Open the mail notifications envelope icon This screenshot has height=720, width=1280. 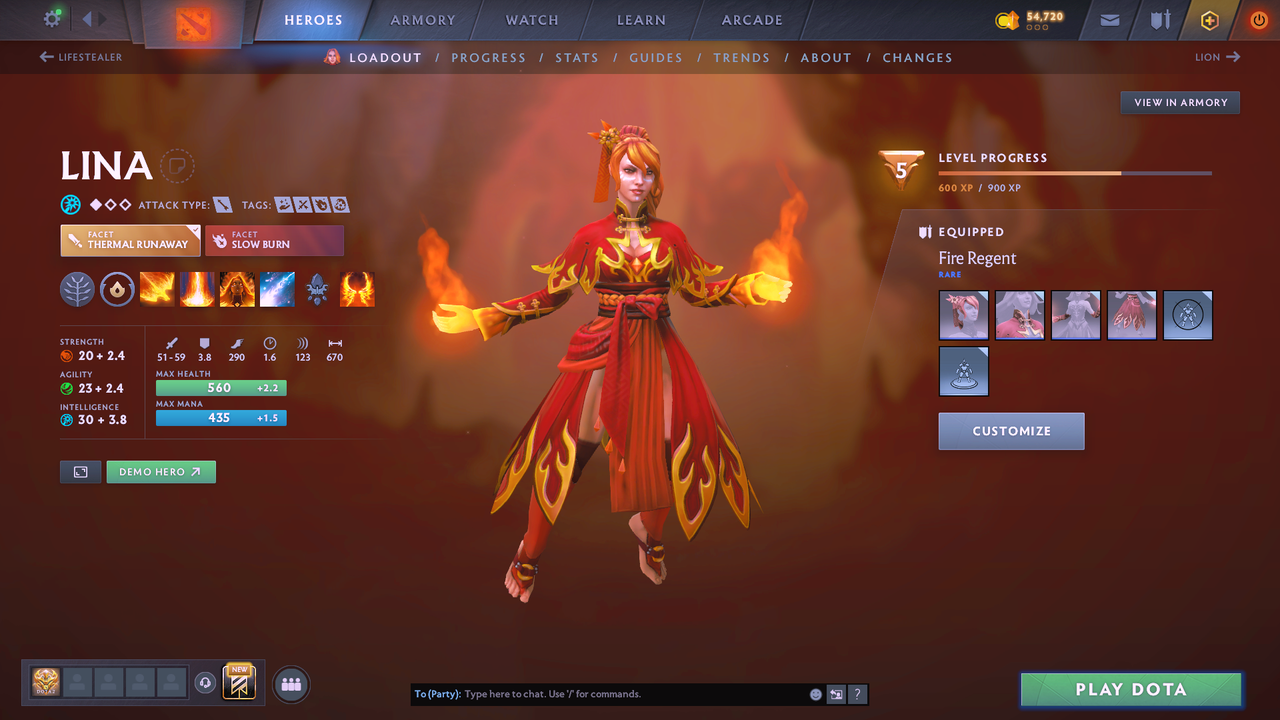pyautogui.click(x=1108, y=19)
